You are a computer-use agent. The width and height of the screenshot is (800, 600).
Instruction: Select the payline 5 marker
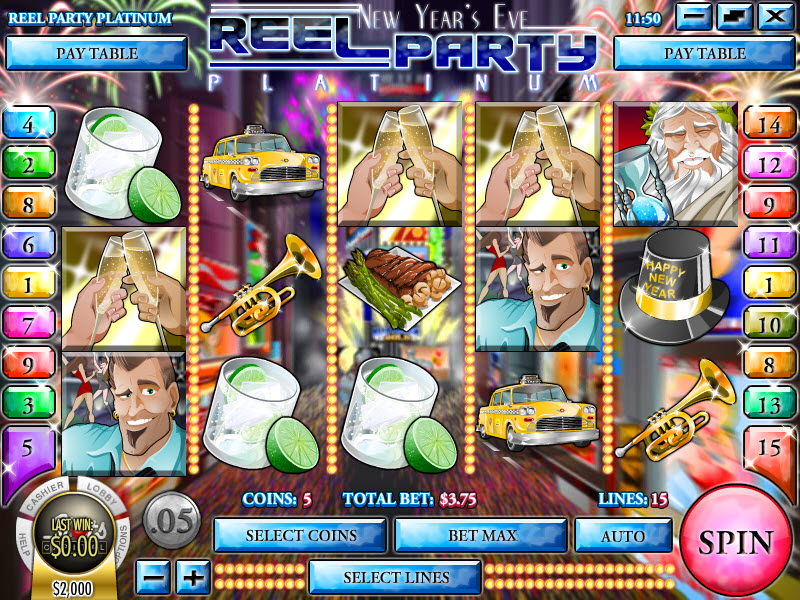click(x=27, y=447)
